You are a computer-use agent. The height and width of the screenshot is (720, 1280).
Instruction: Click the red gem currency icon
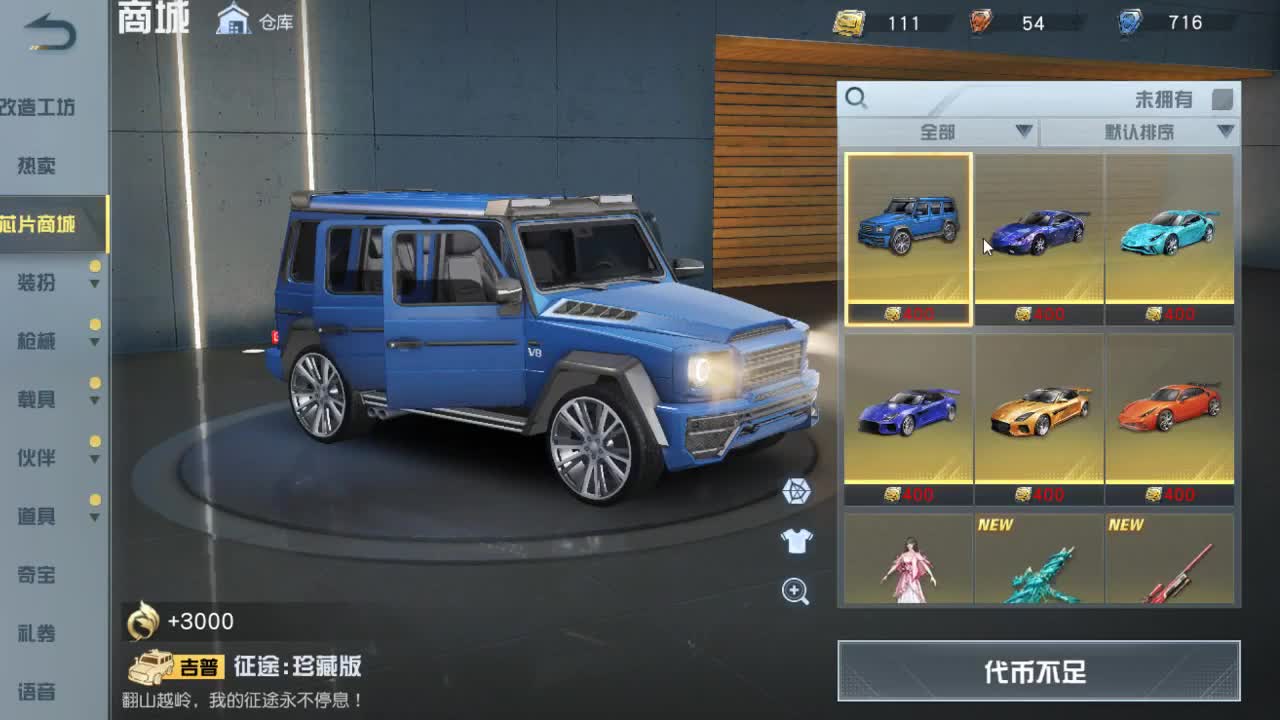pos(980,22)
